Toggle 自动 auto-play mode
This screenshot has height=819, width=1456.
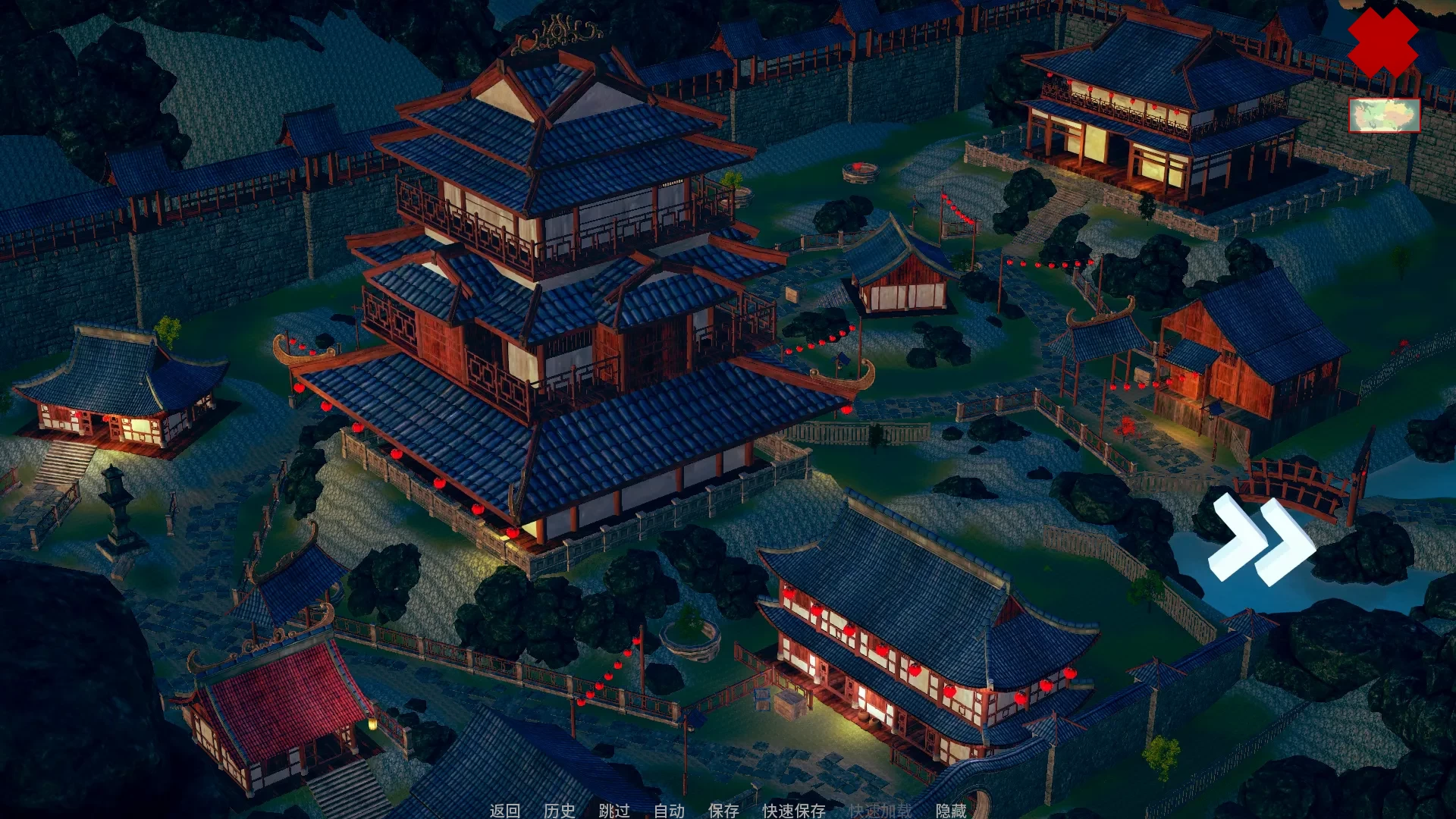tap(667, 811)
